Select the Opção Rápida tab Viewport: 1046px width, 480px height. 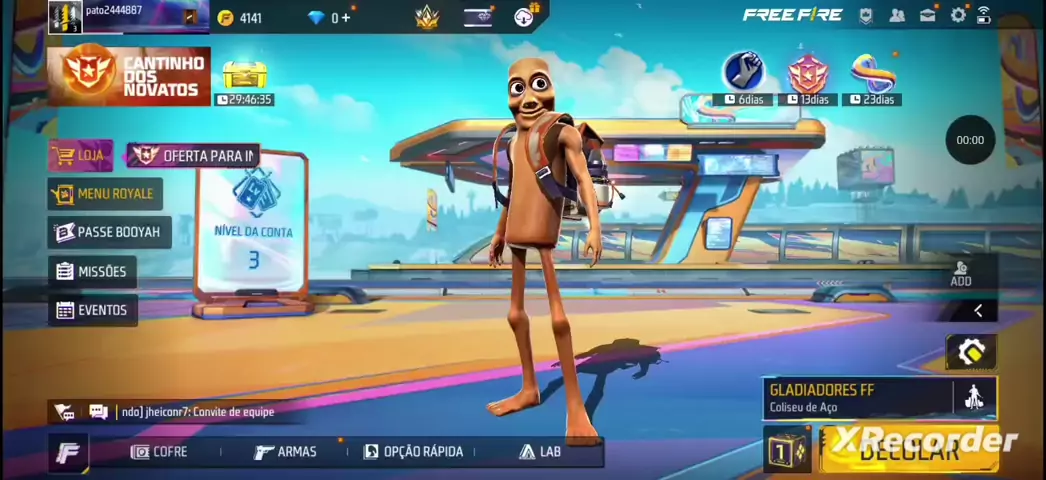(413, 452)
